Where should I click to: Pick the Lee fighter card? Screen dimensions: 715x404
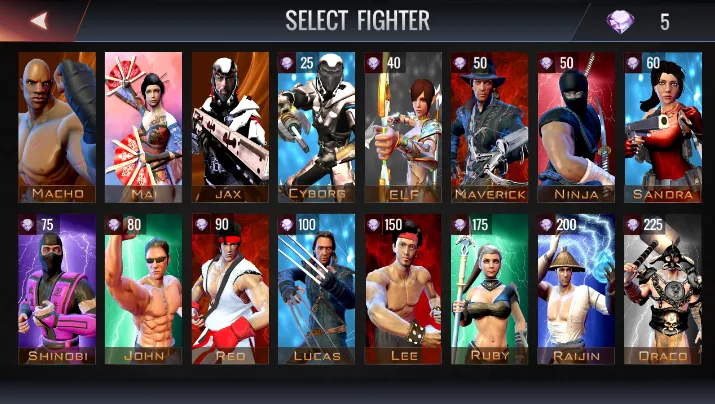(403, 289)
